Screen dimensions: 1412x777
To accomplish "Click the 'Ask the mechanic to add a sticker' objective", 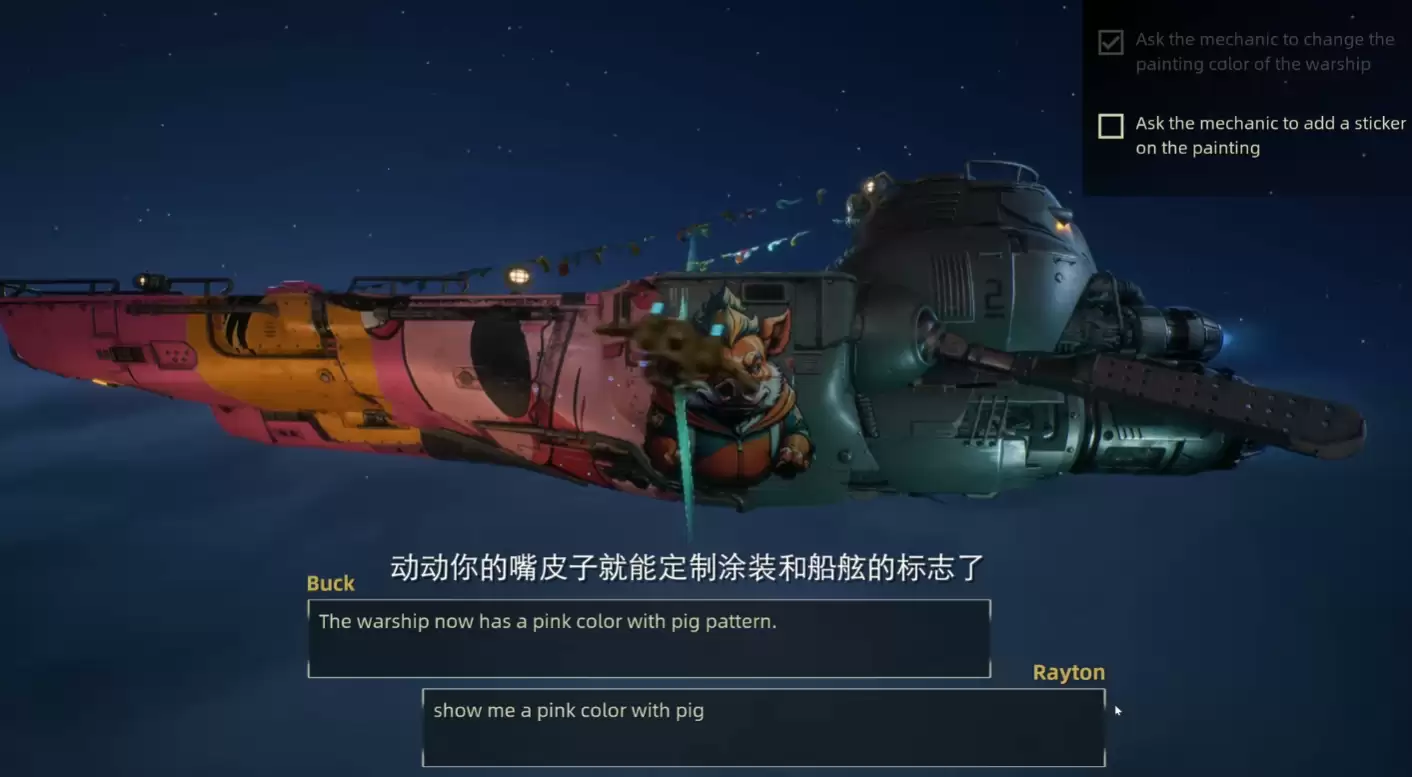I will pos(1265,135).
